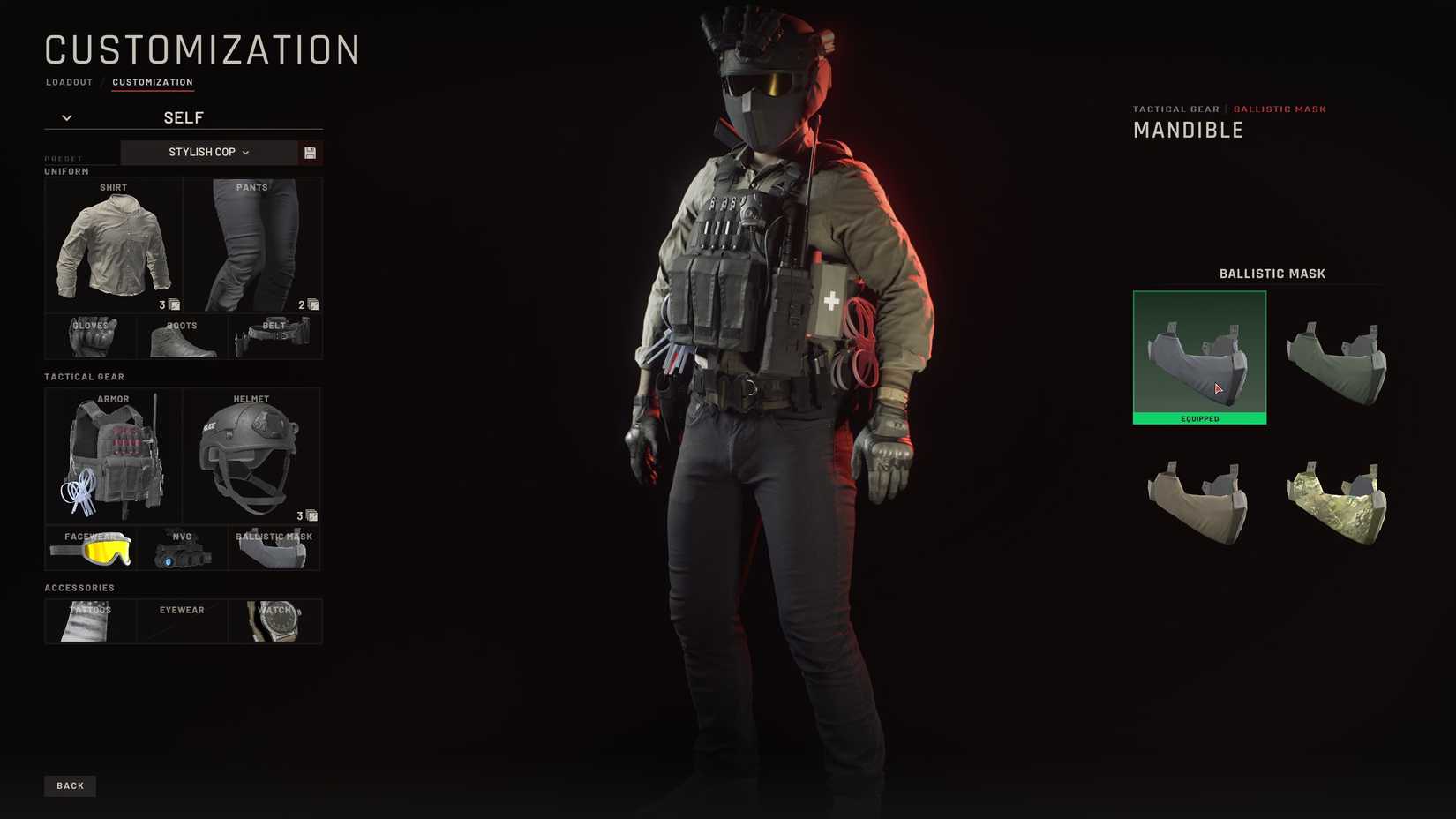
Task: Open the Boots customization slot
Action: 183,335
